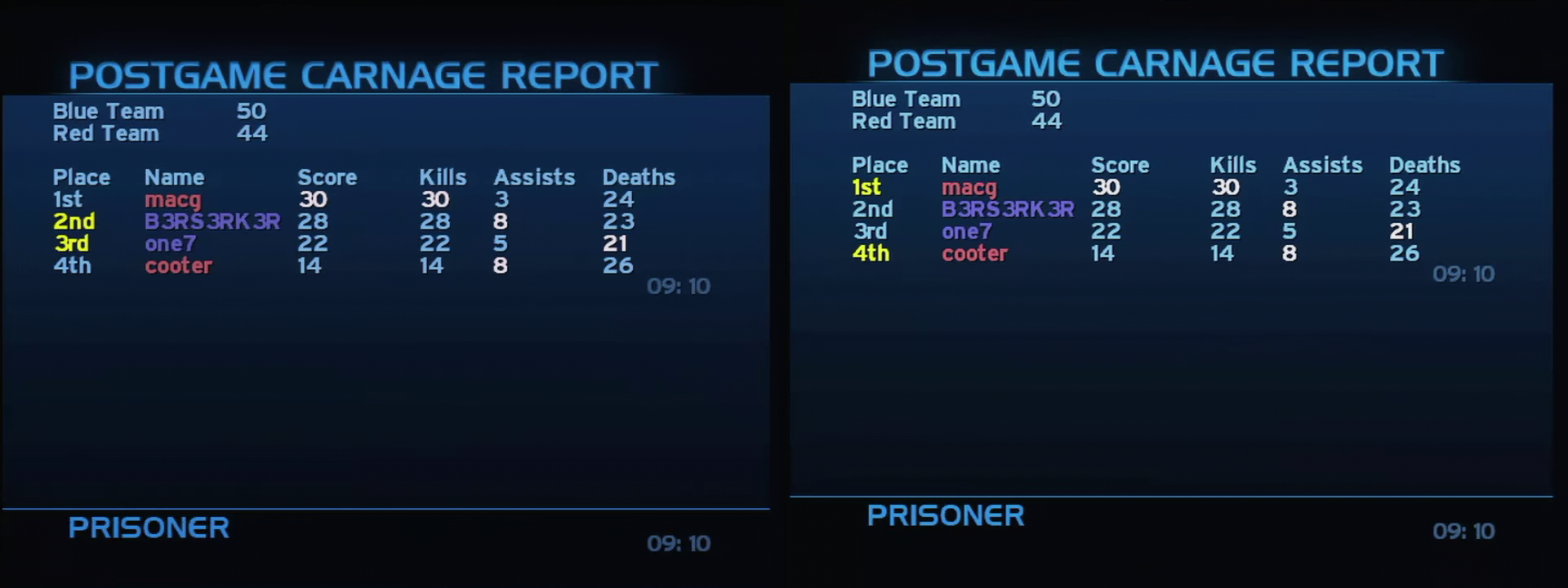Click the Red Team label

[105, 133]
